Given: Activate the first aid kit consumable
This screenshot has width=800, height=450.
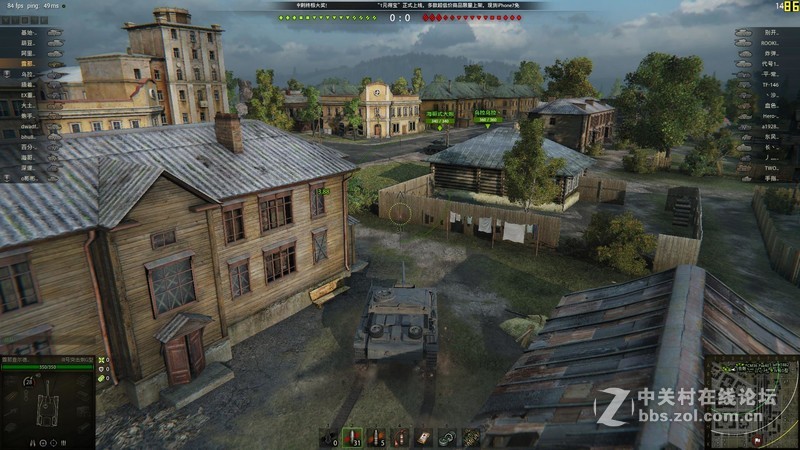Looking at the screenshot, I should coord(424,437).
